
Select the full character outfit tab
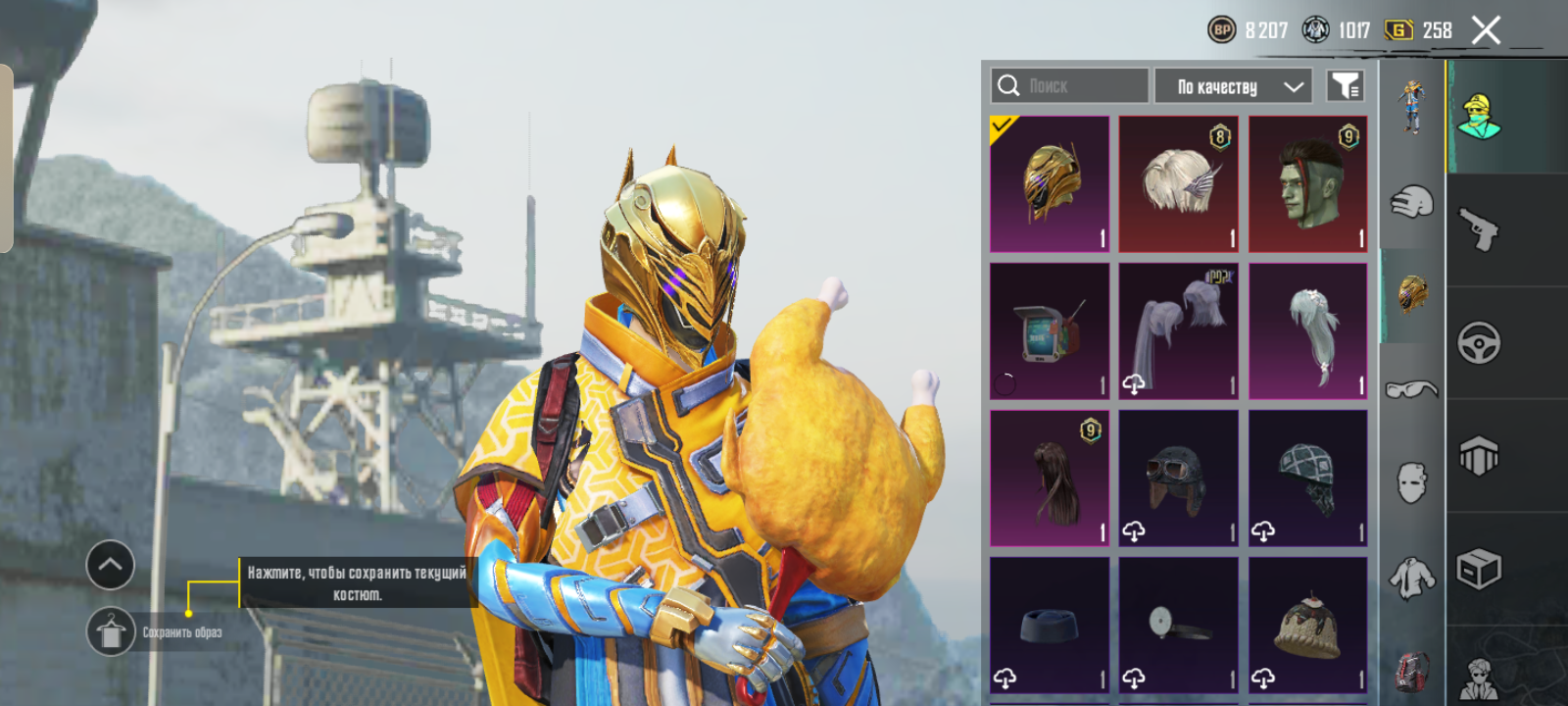click(1411, 106)
